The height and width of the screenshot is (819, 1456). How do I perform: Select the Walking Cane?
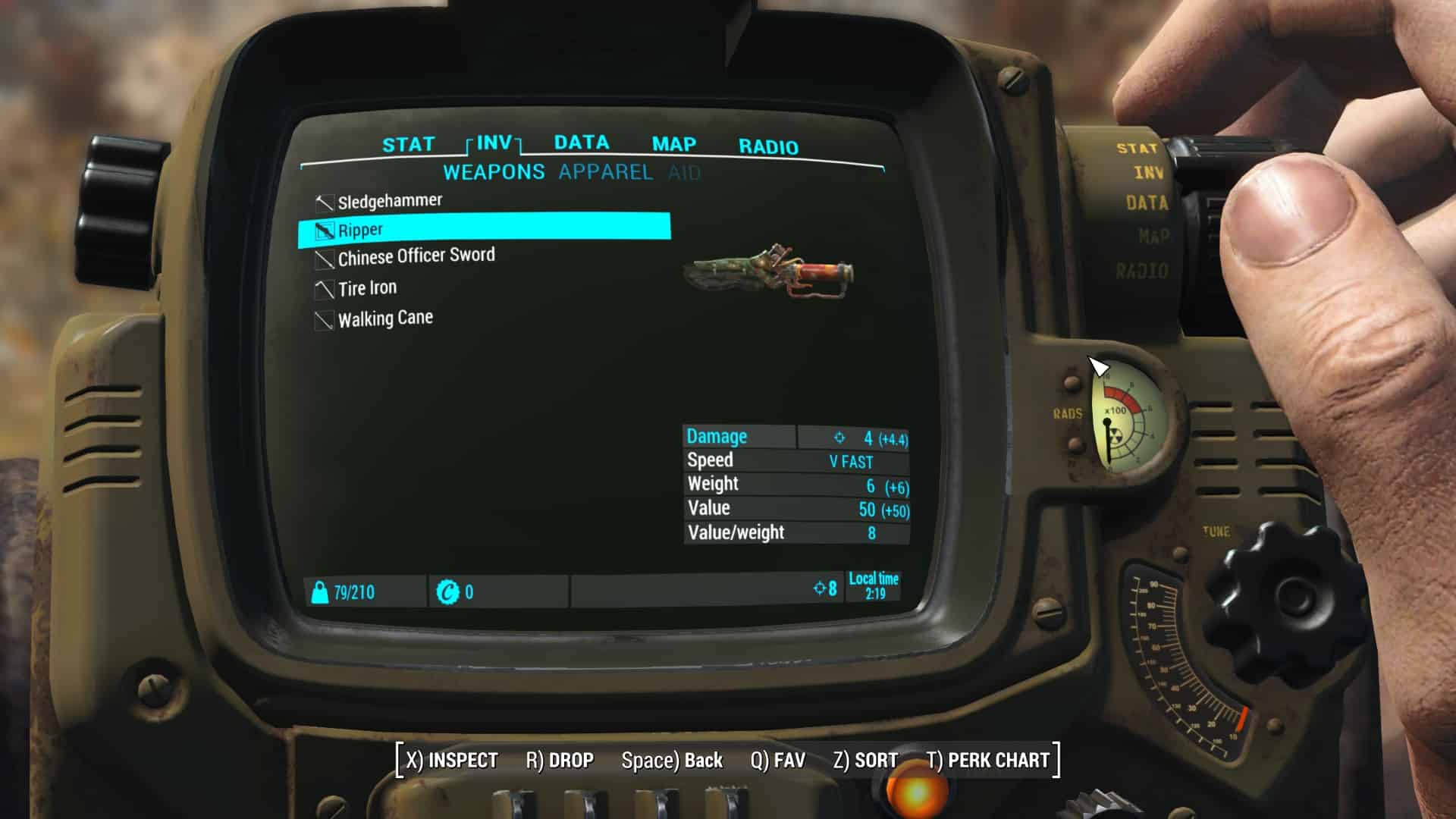tap(385, 318)
